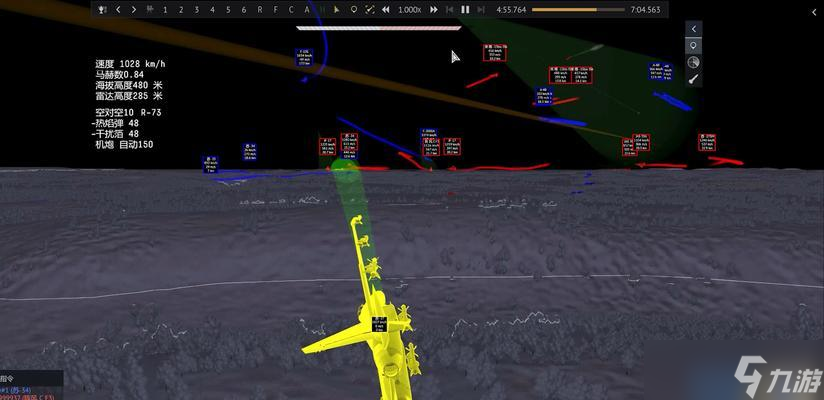Viewport: 824px width, 400px height.
Task: Choose the F view option
Action: [276, 9]
